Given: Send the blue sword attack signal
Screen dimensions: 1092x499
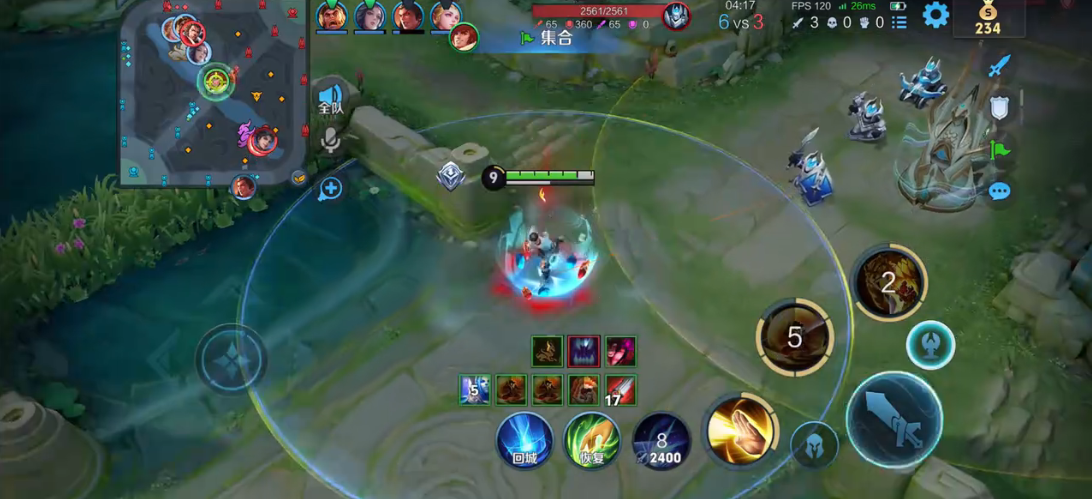Looking at the screenshot, I should [x=999, y=67].
